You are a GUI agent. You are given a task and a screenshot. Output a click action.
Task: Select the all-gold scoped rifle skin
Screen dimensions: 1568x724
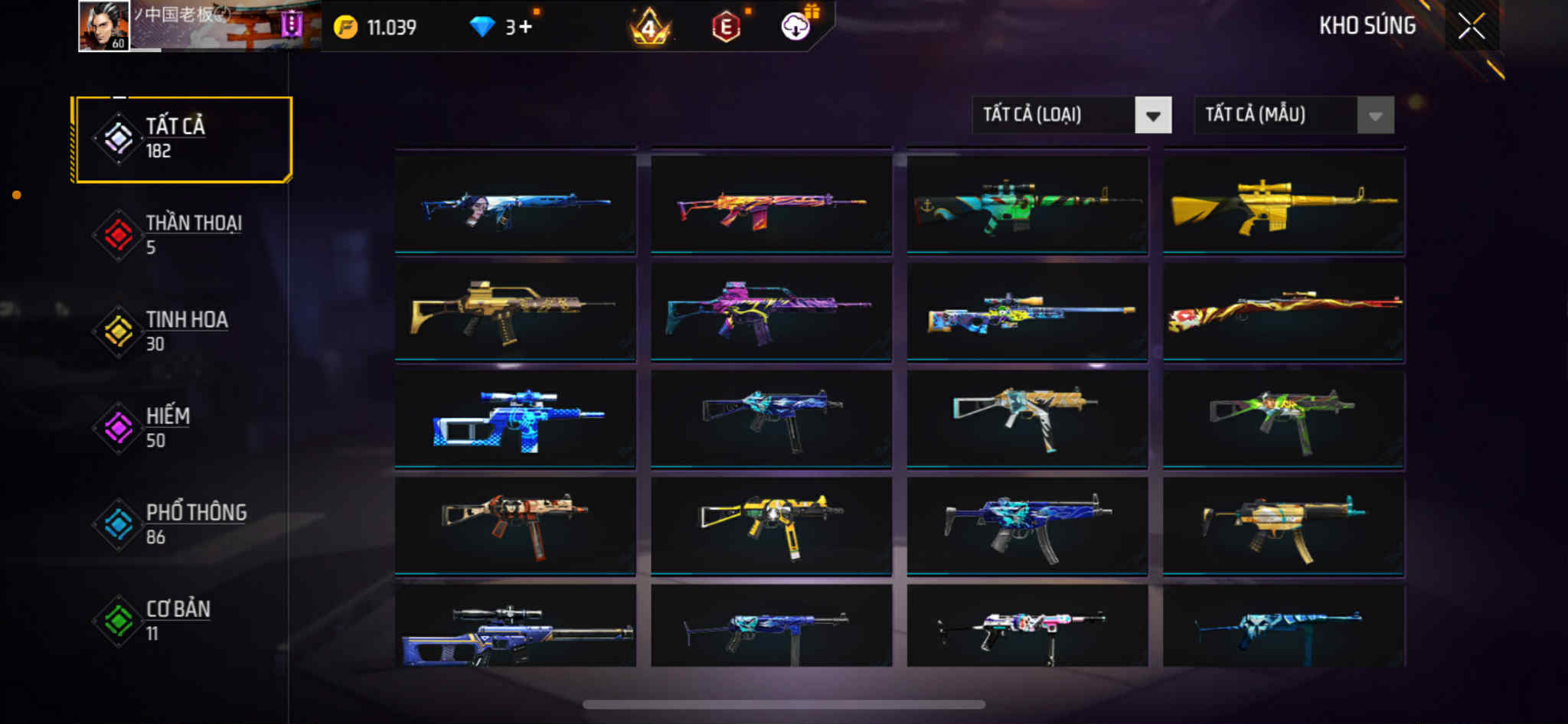click(x=1284, y=204)
